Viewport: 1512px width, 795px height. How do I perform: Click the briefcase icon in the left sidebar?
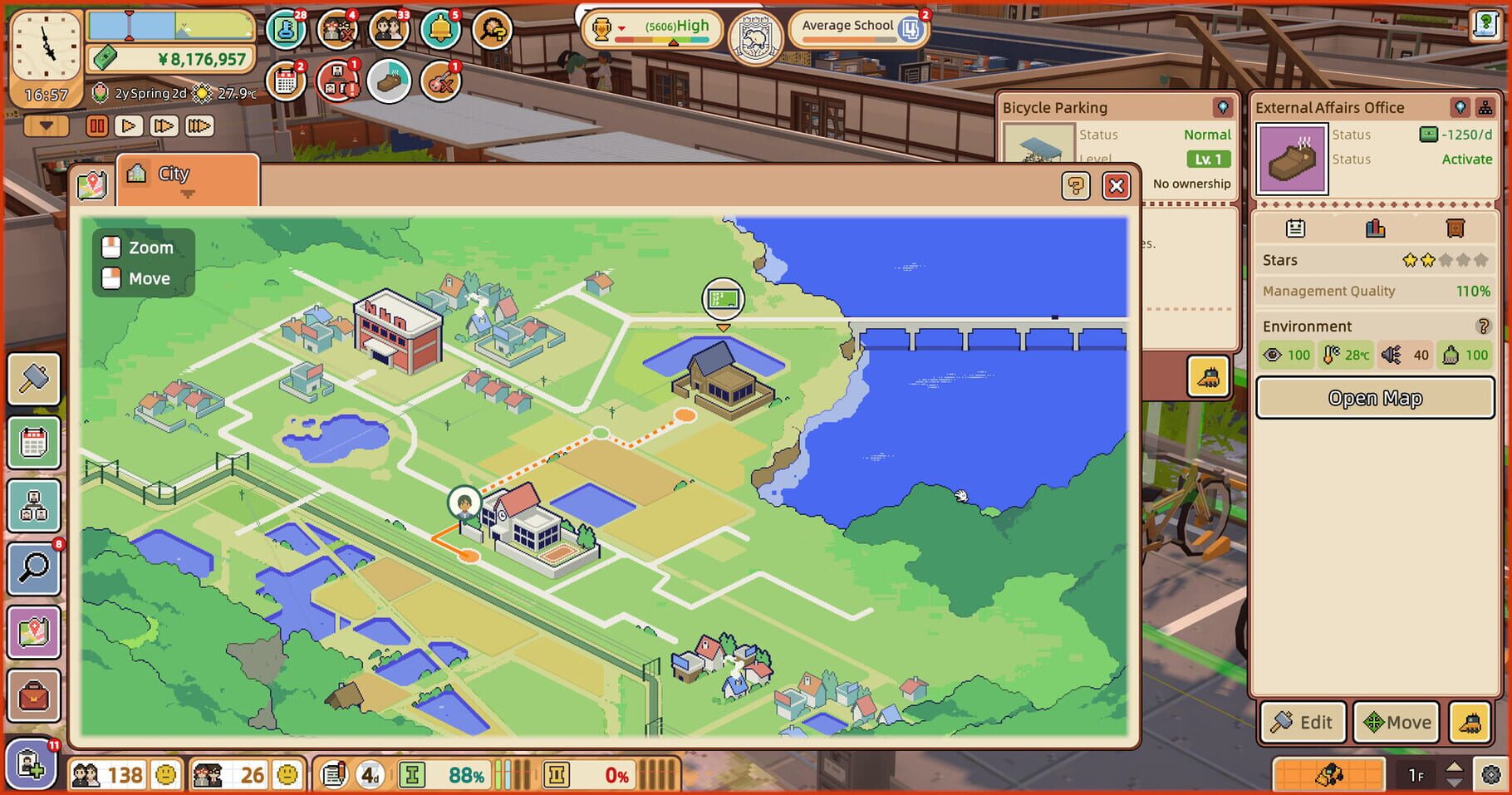(33, 698)
